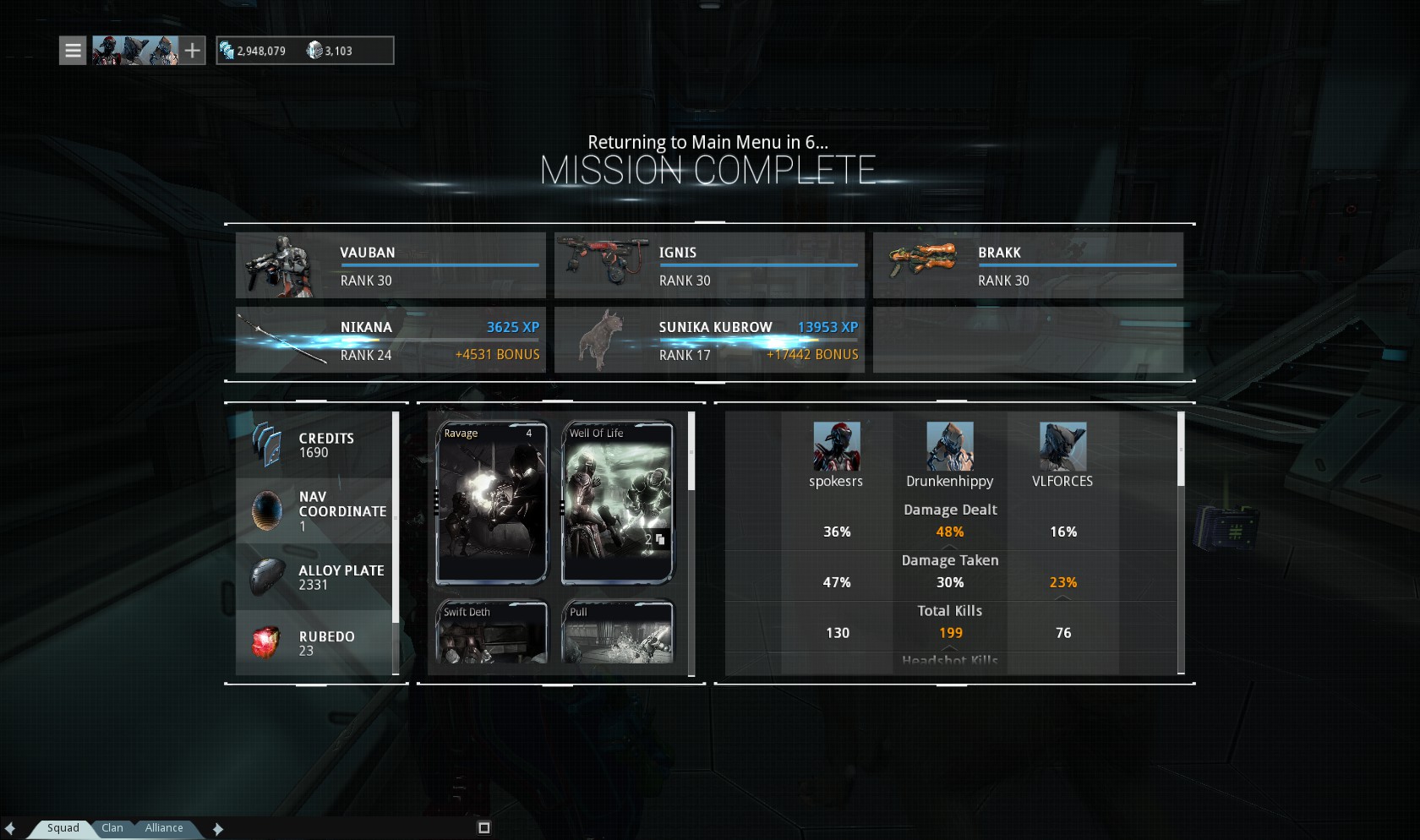Select the Alliance chat tab

click(164, 828)
